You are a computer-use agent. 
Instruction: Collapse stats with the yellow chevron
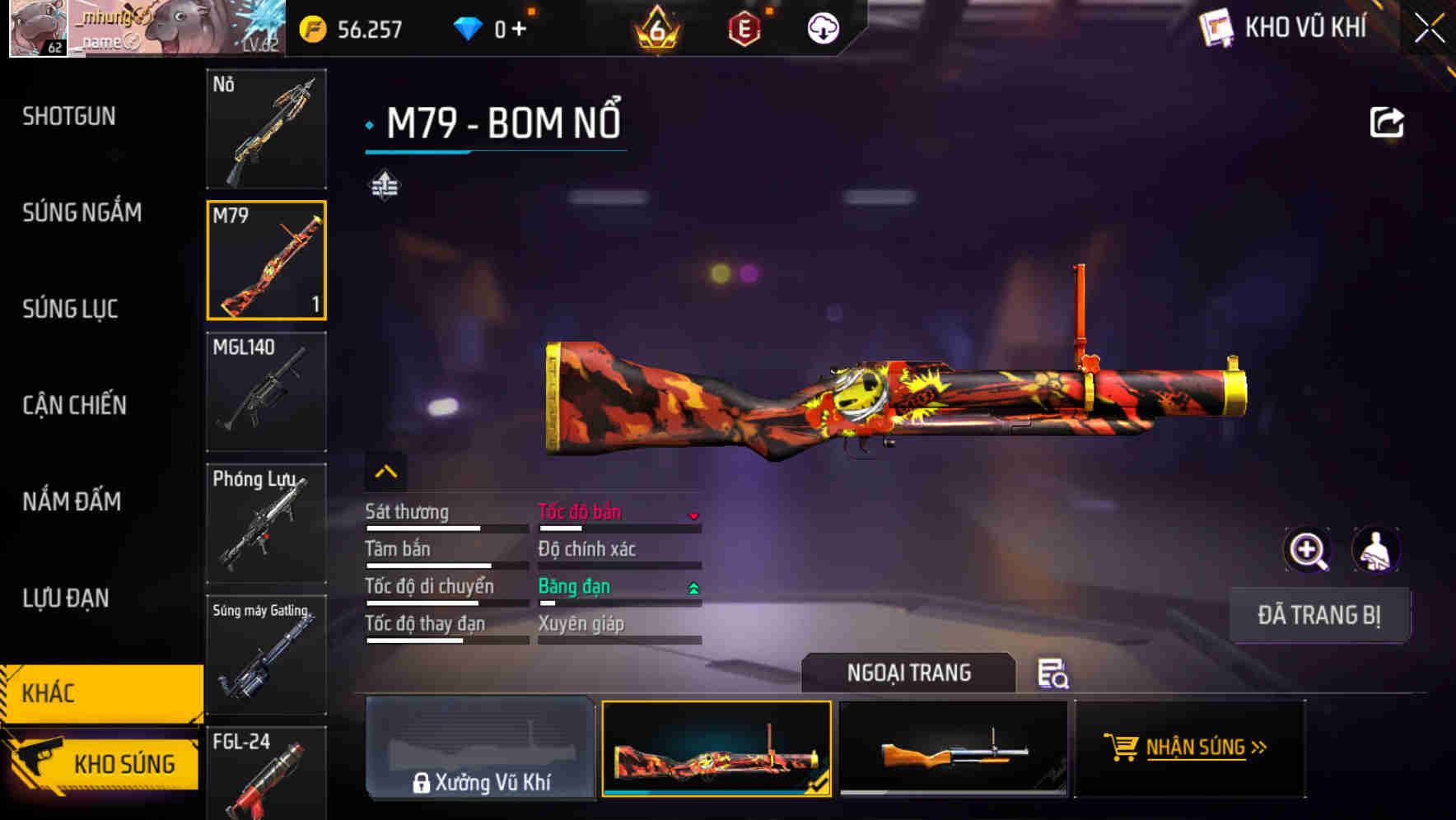click(385, 471)
